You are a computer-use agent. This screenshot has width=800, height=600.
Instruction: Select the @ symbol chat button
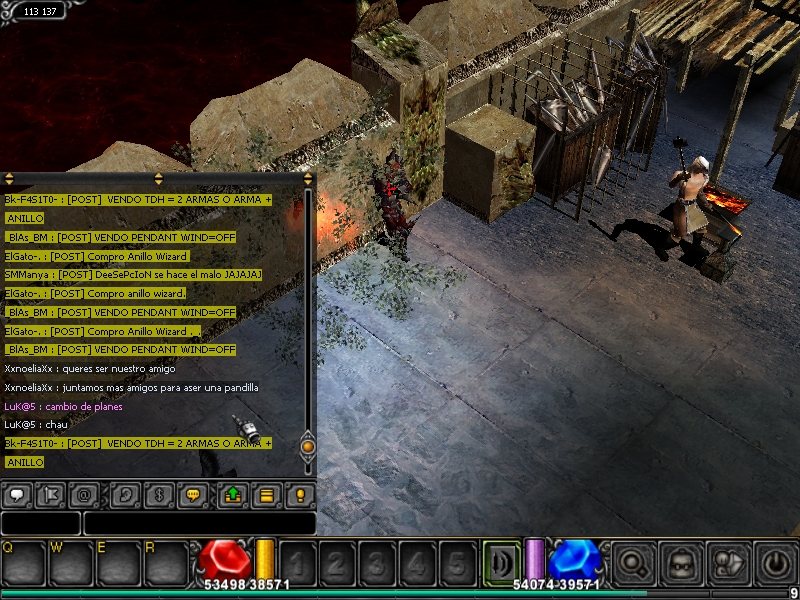(84, 495)
